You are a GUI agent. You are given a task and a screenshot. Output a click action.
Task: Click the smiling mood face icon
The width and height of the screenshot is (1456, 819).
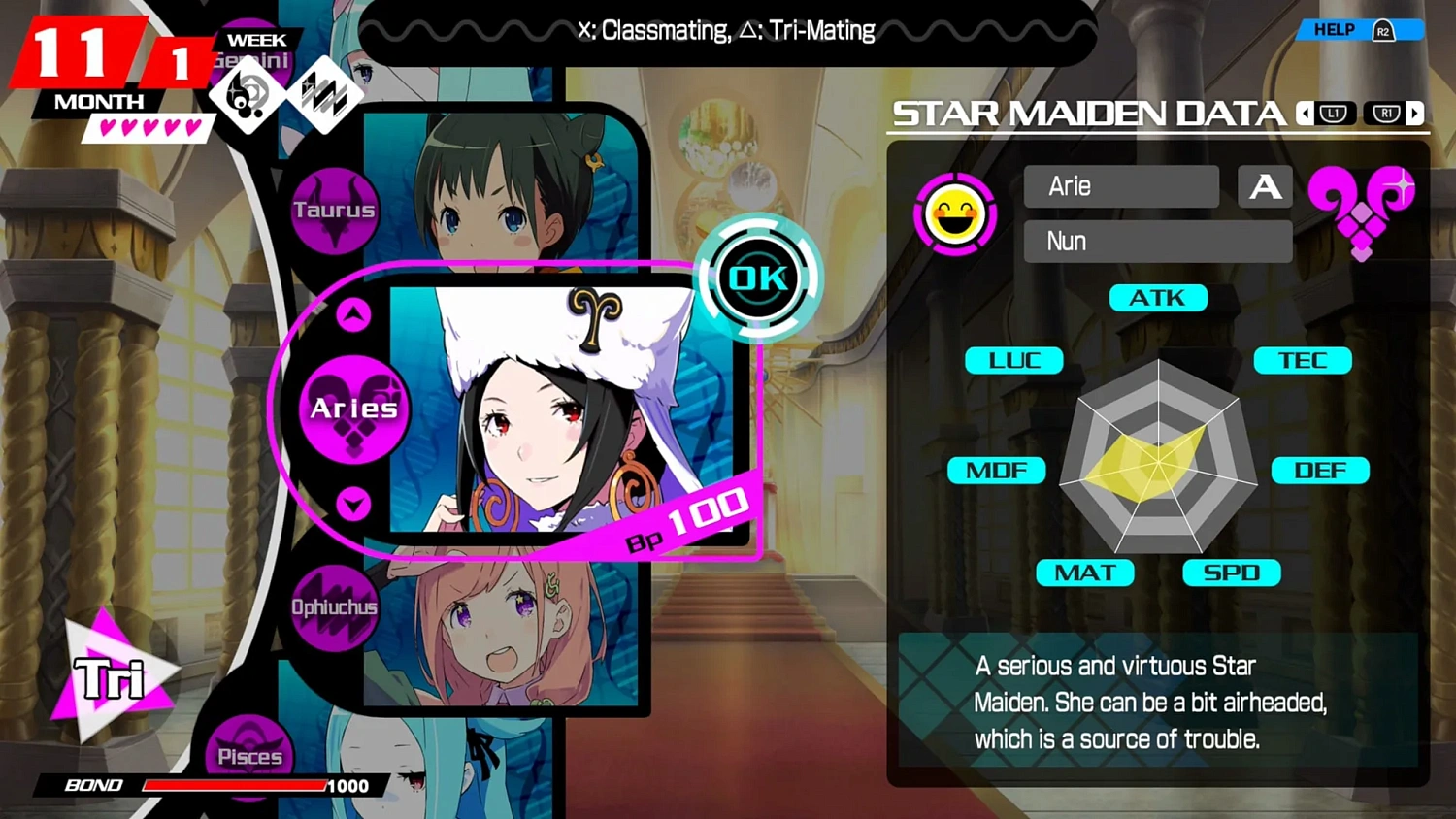955,213
